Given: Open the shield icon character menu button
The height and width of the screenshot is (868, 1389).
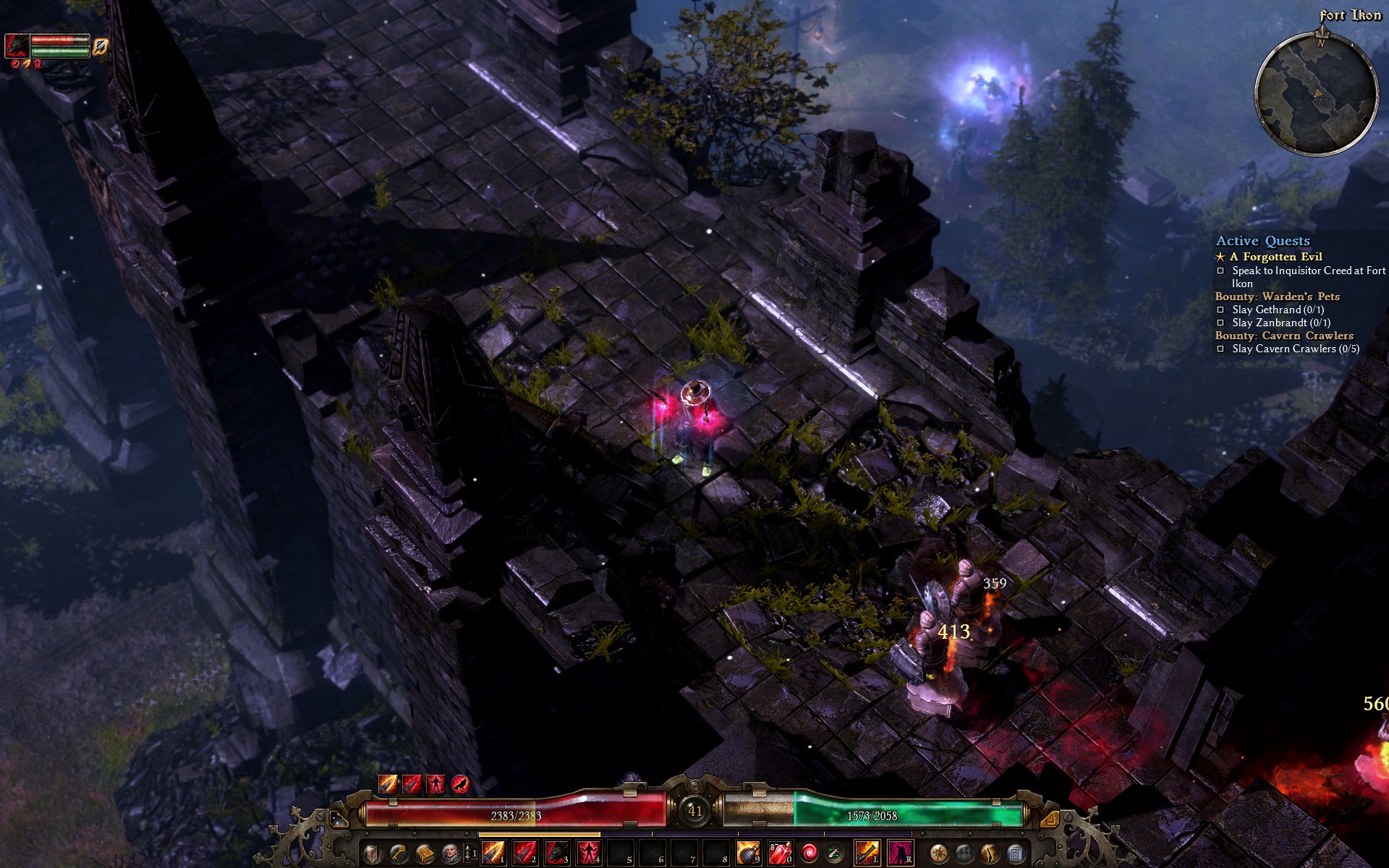Looking at the screenshot, I should tap(371, 854).
